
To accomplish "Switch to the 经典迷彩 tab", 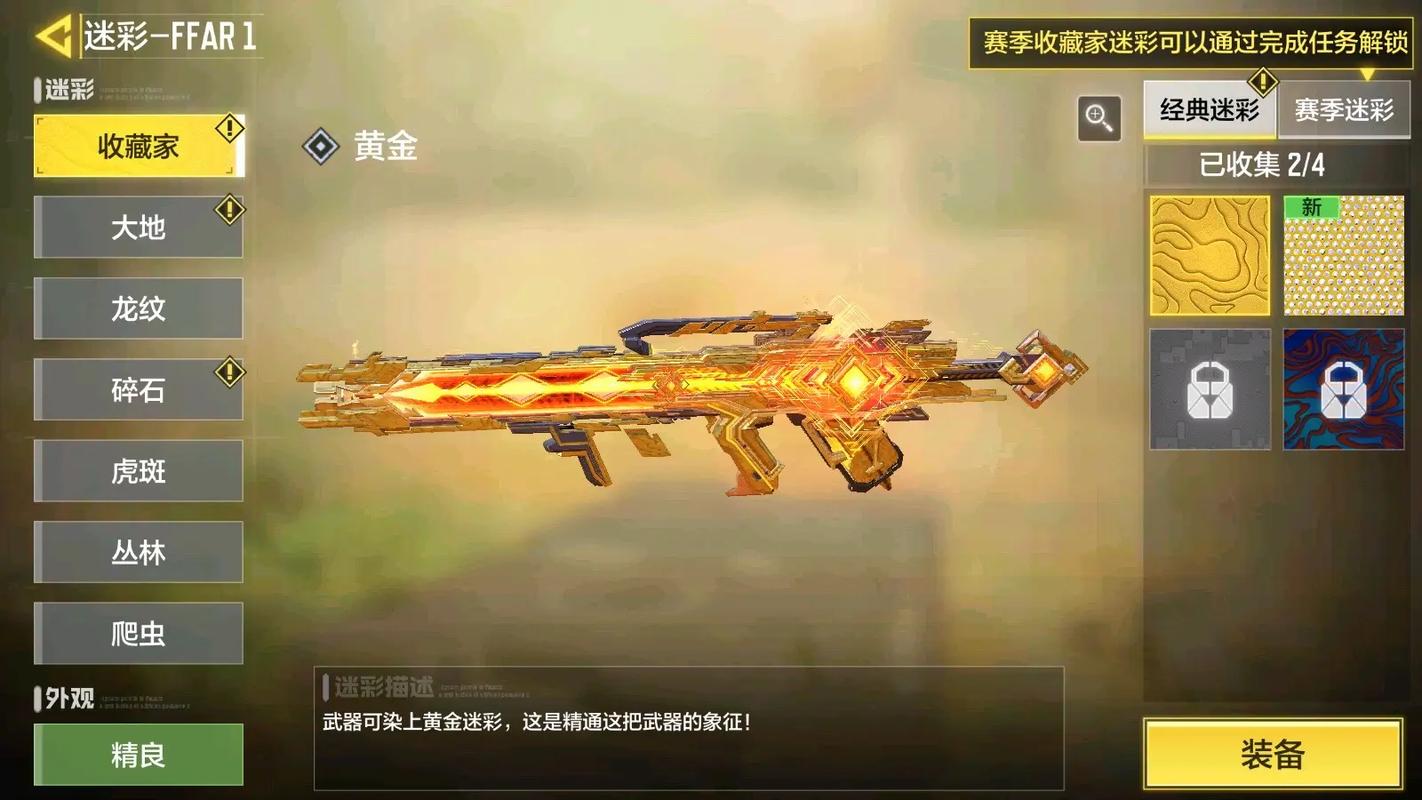I will pos(1210,112).
